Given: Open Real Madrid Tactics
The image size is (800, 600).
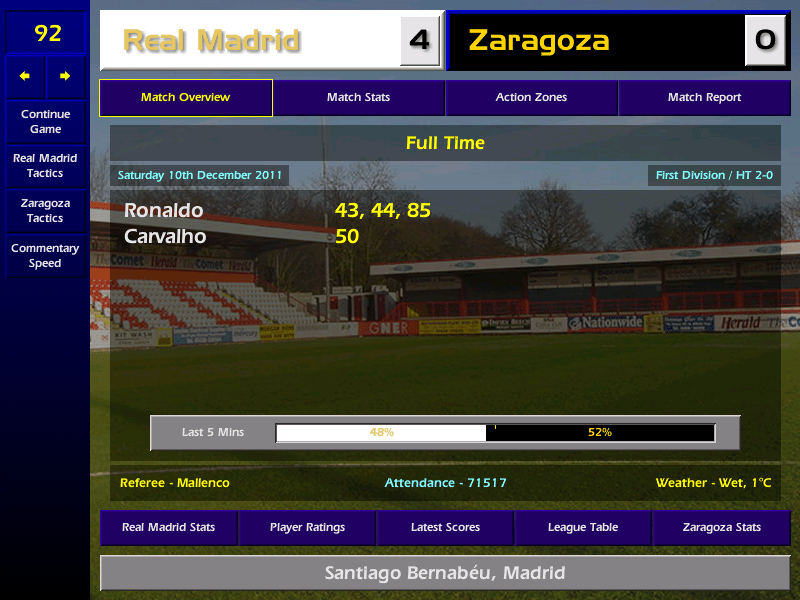Looking at the screenshot, I should coord(45,165).
